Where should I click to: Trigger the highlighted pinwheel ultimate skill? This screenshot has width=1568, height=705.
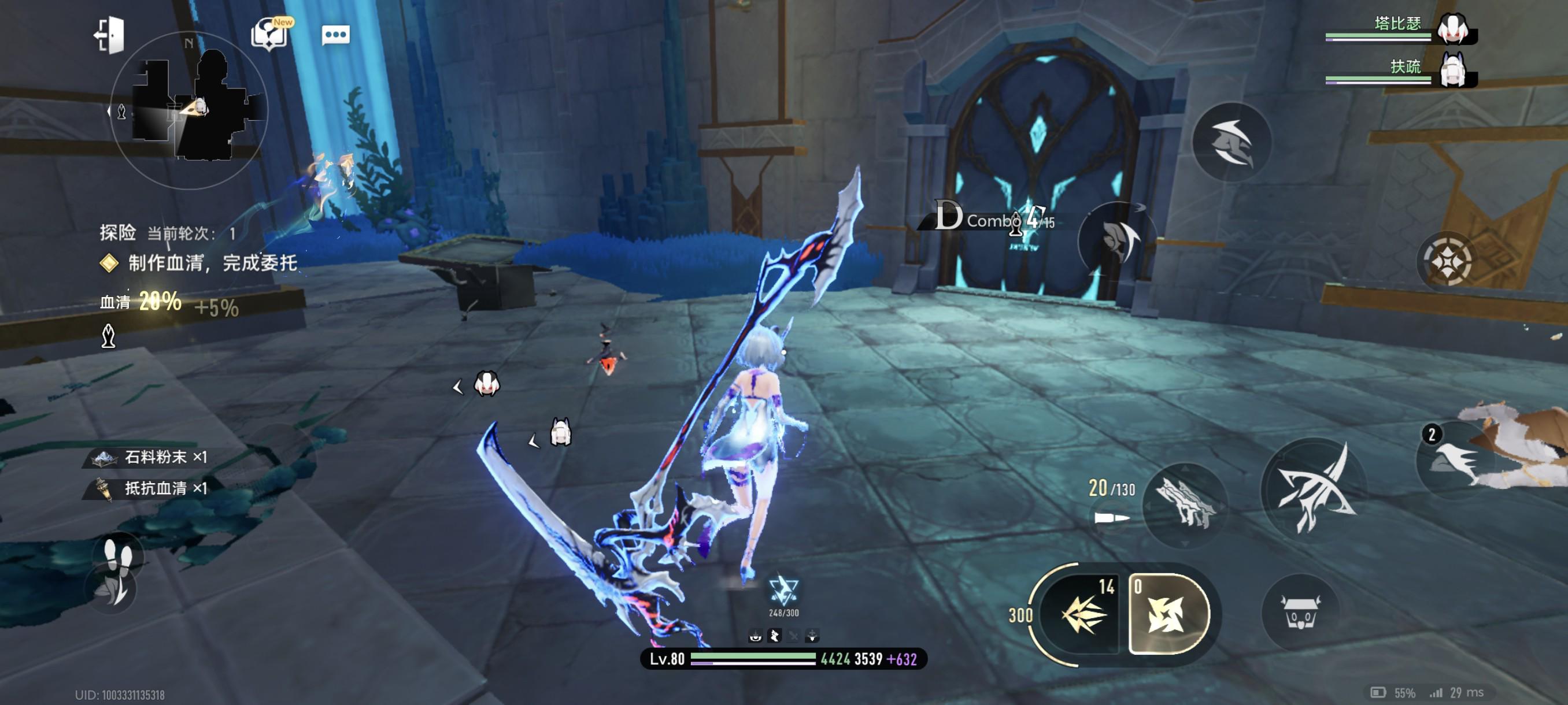pyautogui.click(x=1167, y=614)
